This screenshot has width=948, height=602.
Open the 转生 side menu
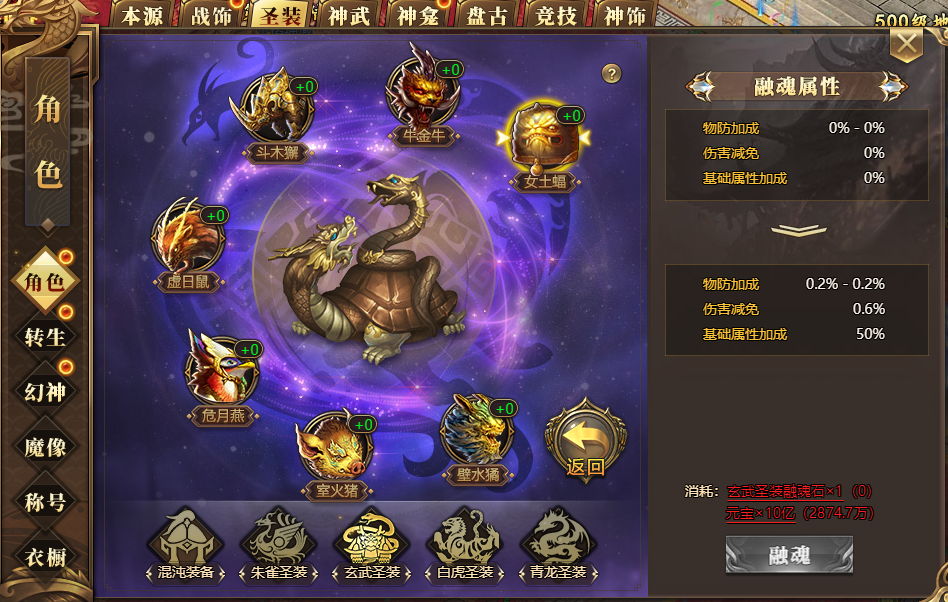45,336
